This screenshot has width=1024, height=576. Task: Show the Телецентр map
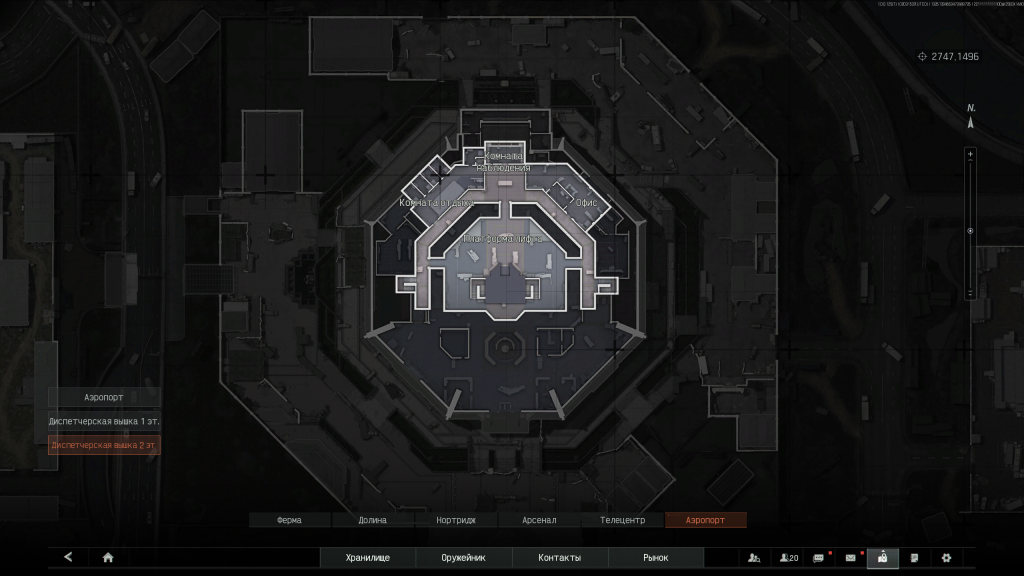pyautogui.click(x=623, y=520)
